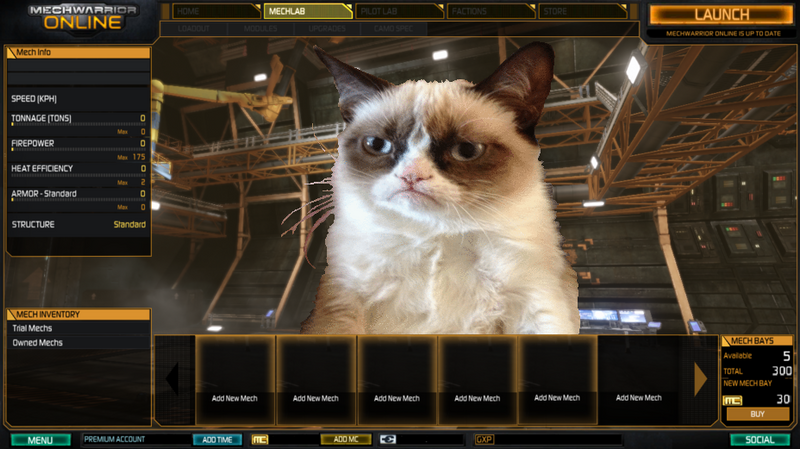
Task: Click the Add MC button
Action: [x=345, y=439]
